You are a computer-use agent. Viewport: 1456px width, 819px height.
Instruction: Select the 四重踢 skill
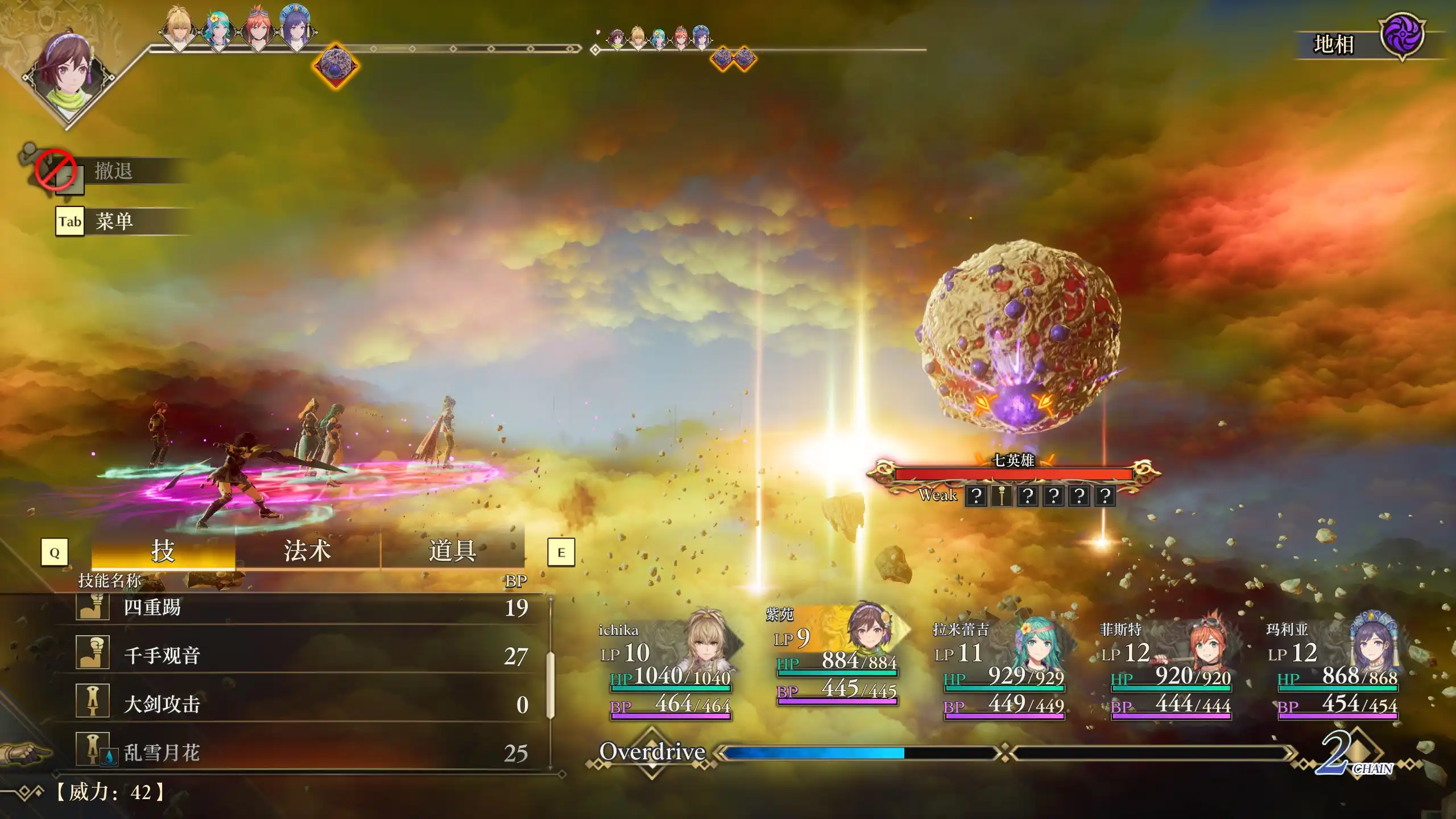tap(301, 607)
